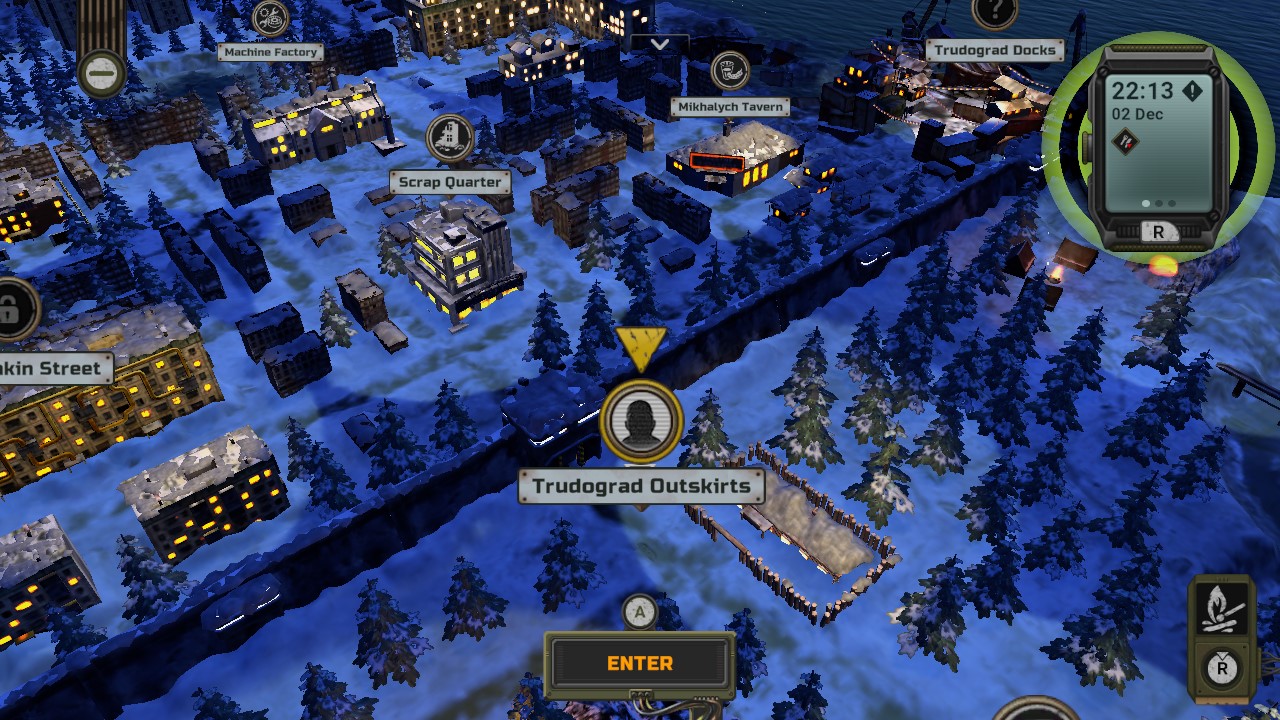Click the A button prompt above ENTER
The width and height of the screenshot is (1280, 720).
[x=640, y=611]
